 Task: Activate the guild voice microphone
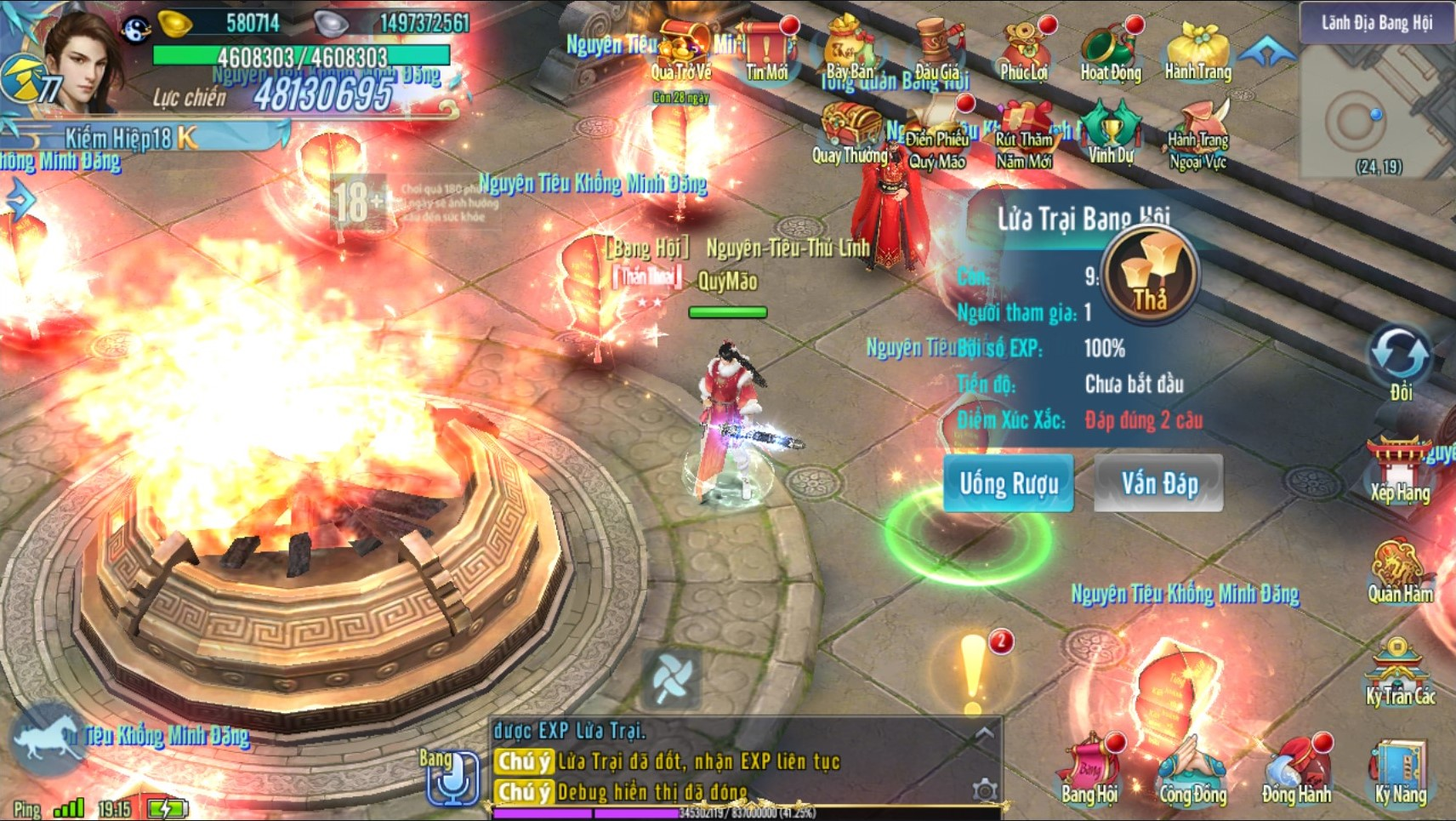452,776
